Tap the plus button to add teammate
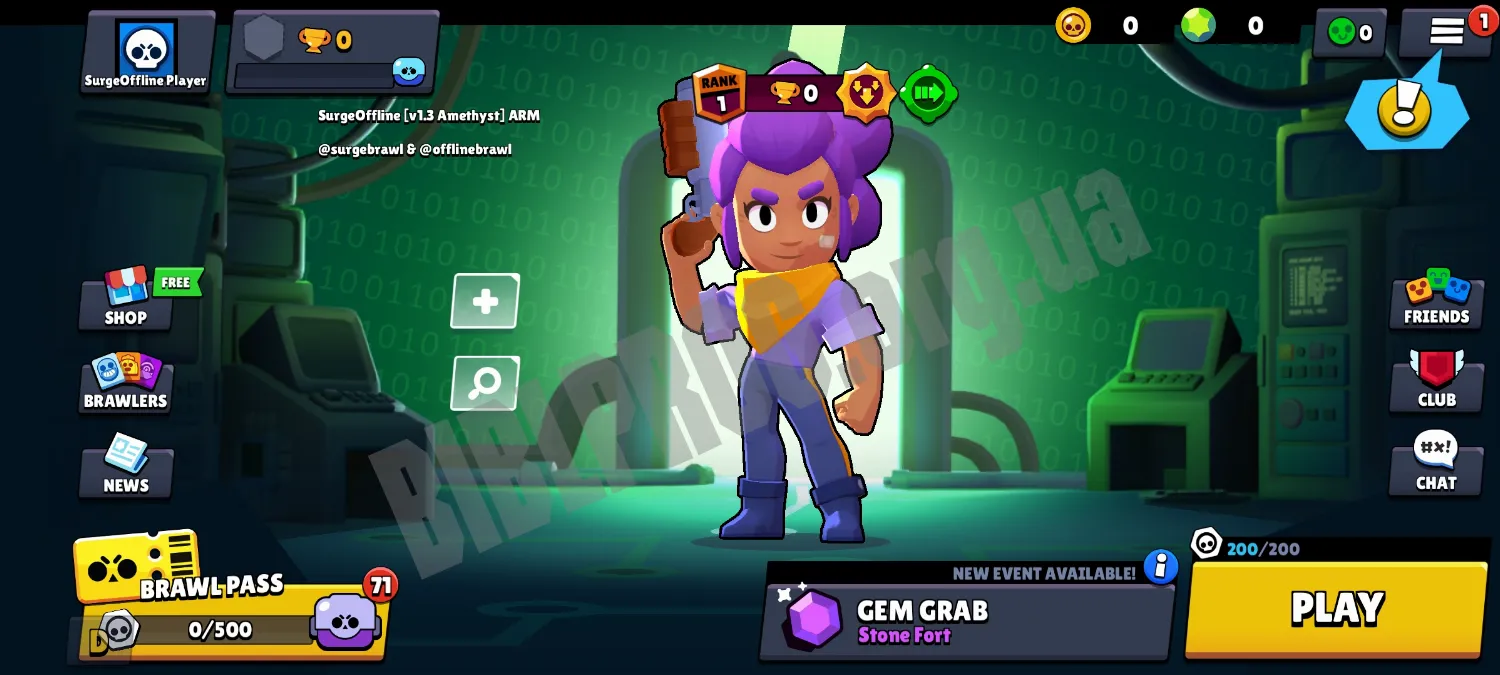Viewport: 1500px width, 675px height. pos(485,301)
